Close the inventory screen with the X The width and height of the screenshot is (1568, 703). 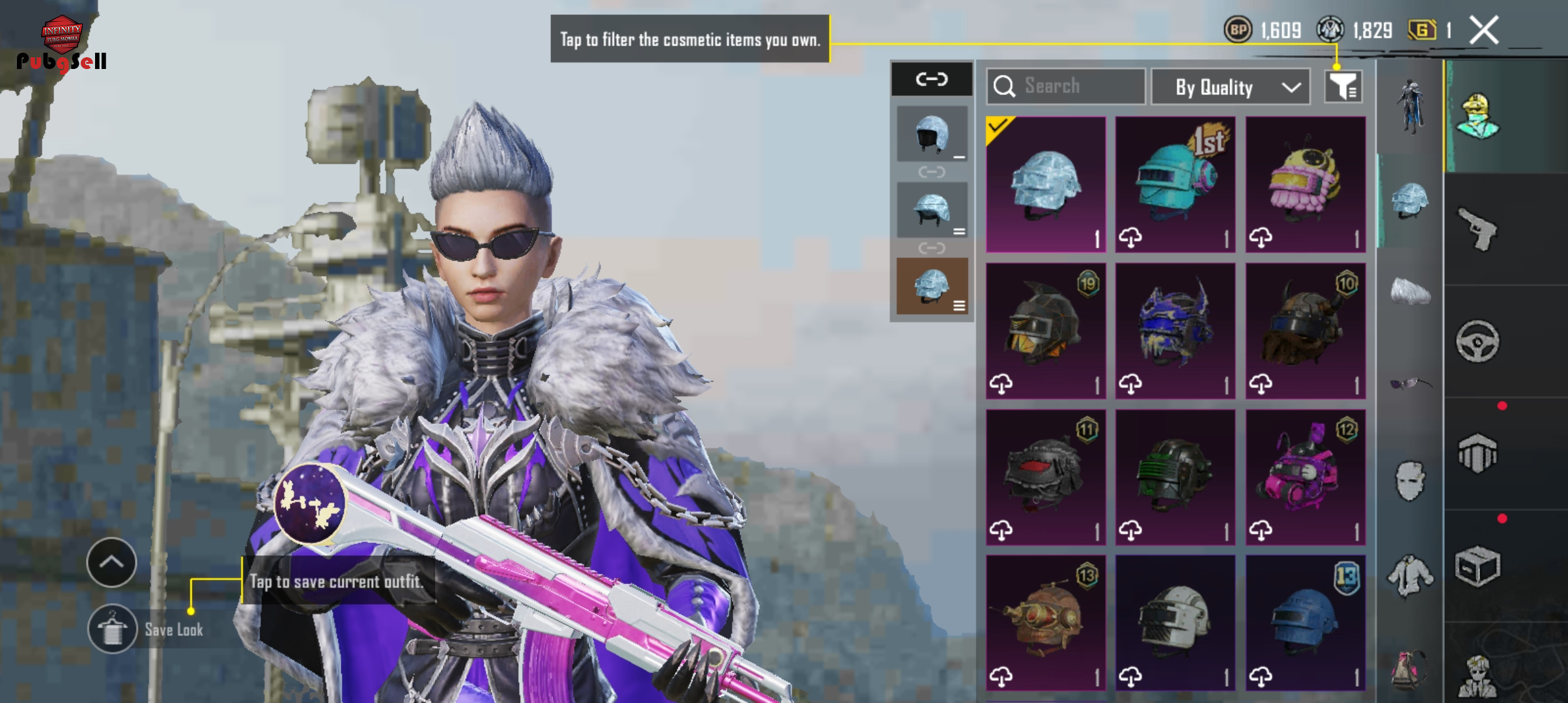coord(1484,31)
